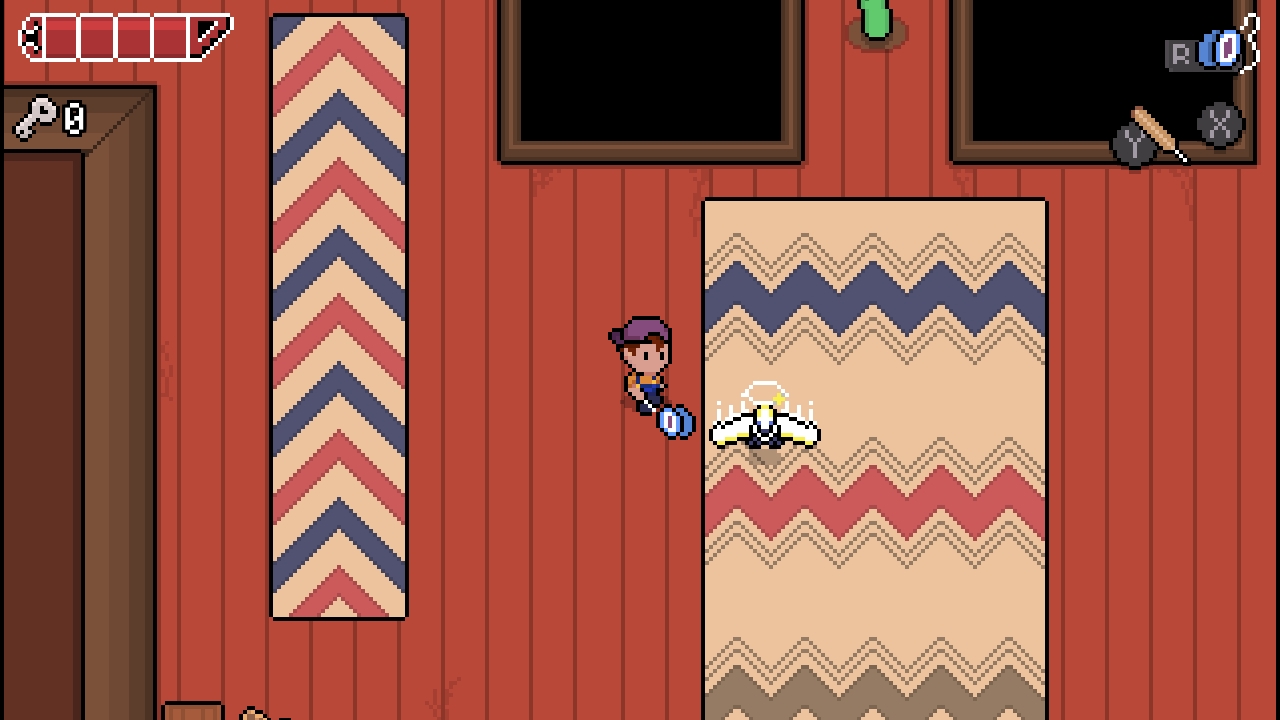The width and height of the screenshot is (1280, 720).
Task: Click the Y button prompt icon
Action: pyautogui.click(x=1133, y=143)
